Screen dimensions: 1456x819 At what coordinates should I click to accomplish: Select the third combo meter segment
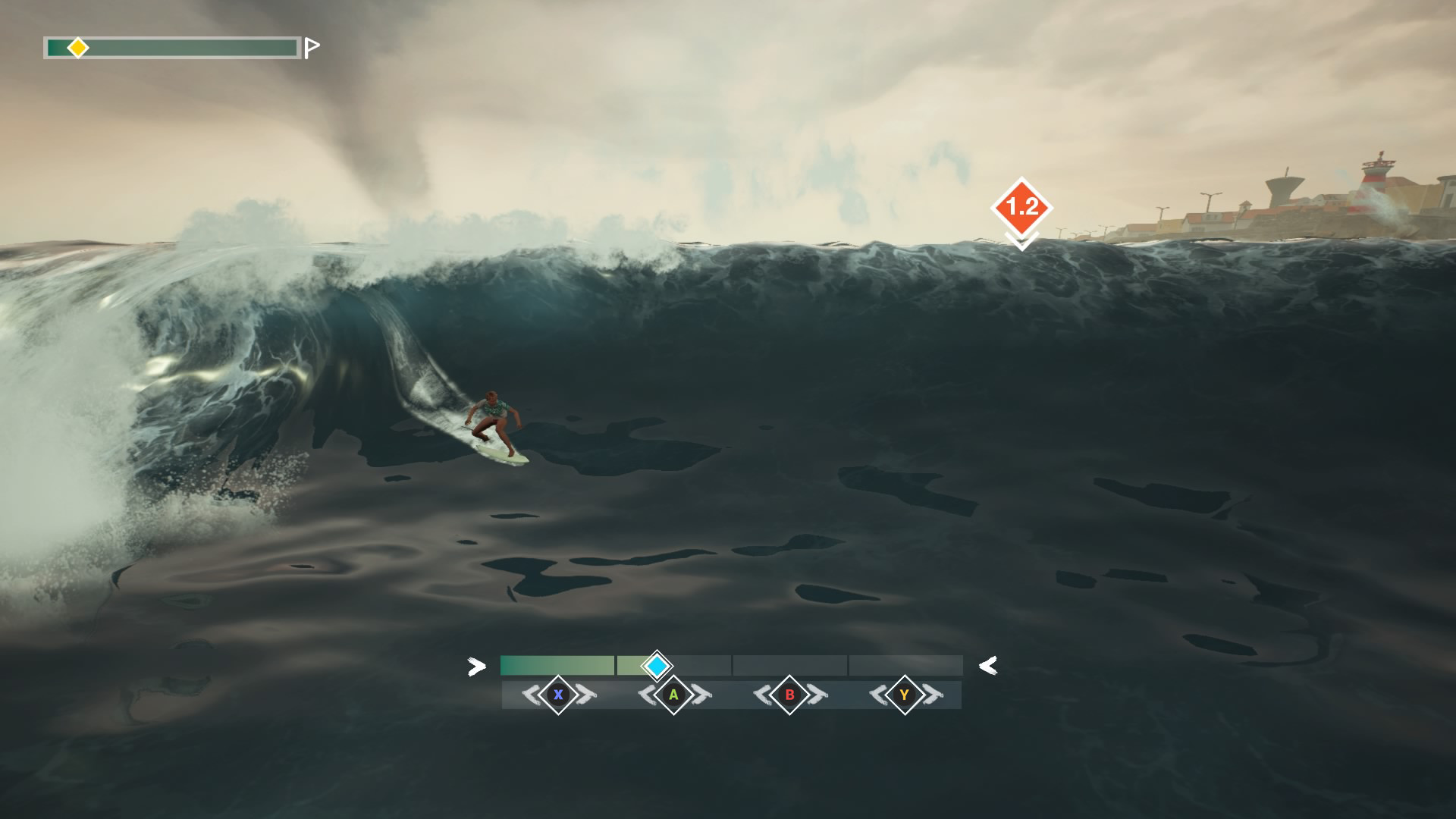pos(789,665)
